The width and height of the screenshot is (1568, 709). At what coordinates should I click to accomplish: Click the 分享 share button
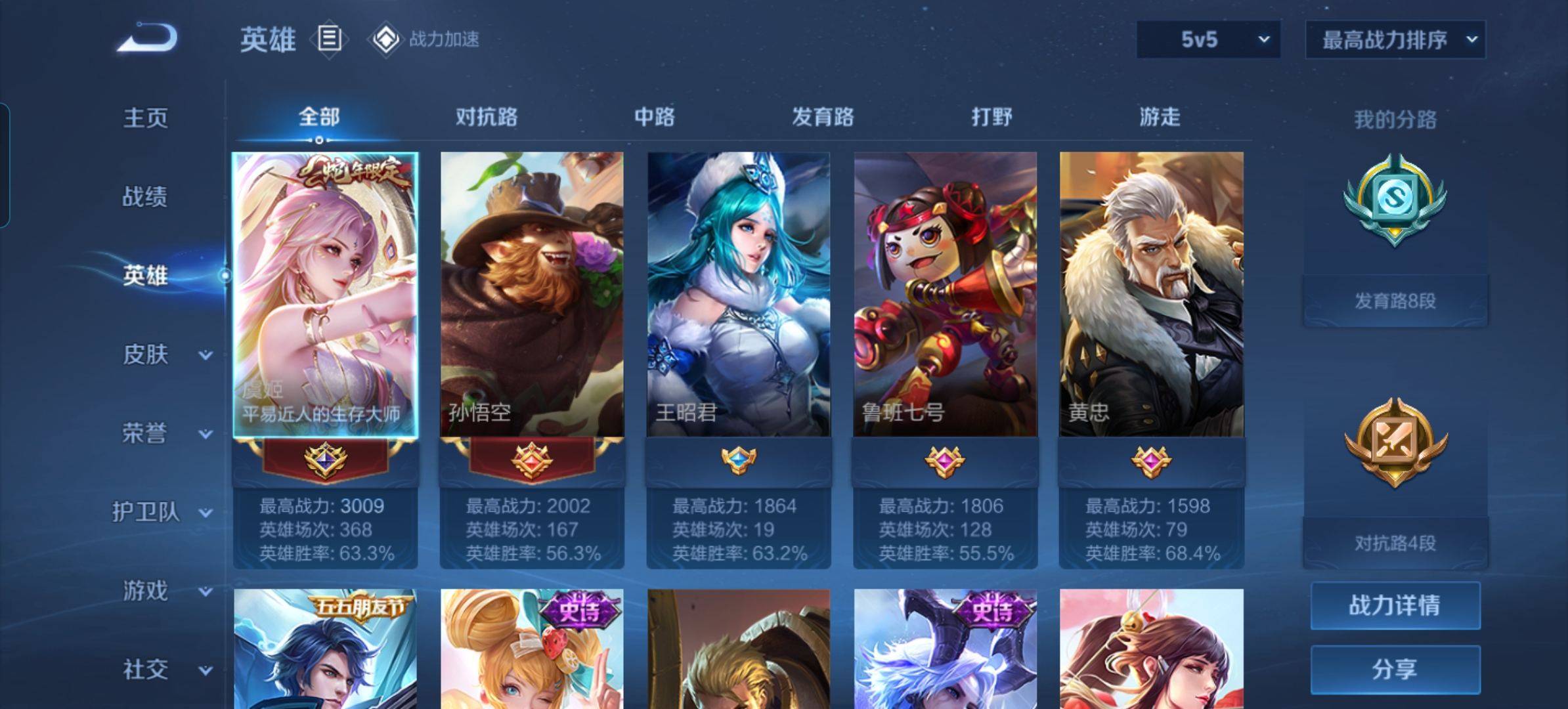click(x=1395, y=669)
